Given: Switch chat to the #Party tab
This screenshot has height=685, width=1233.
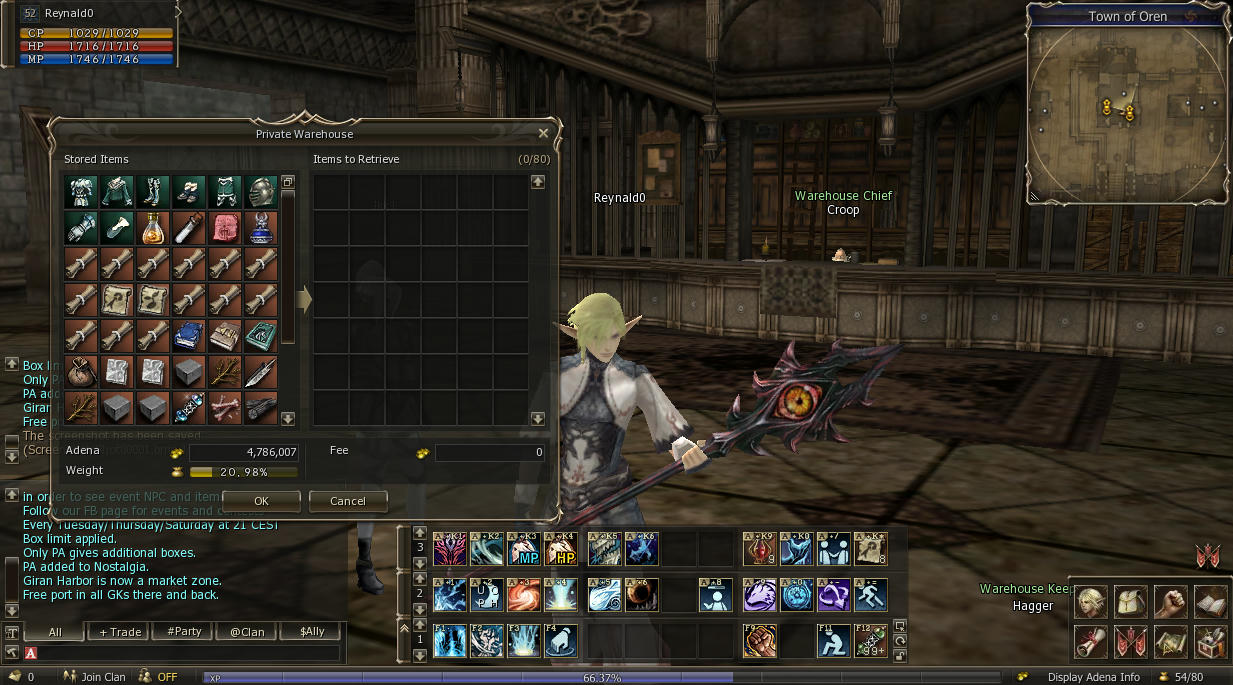Looking at the screenshot, I should pyautogui.click(x=185, y=632).
